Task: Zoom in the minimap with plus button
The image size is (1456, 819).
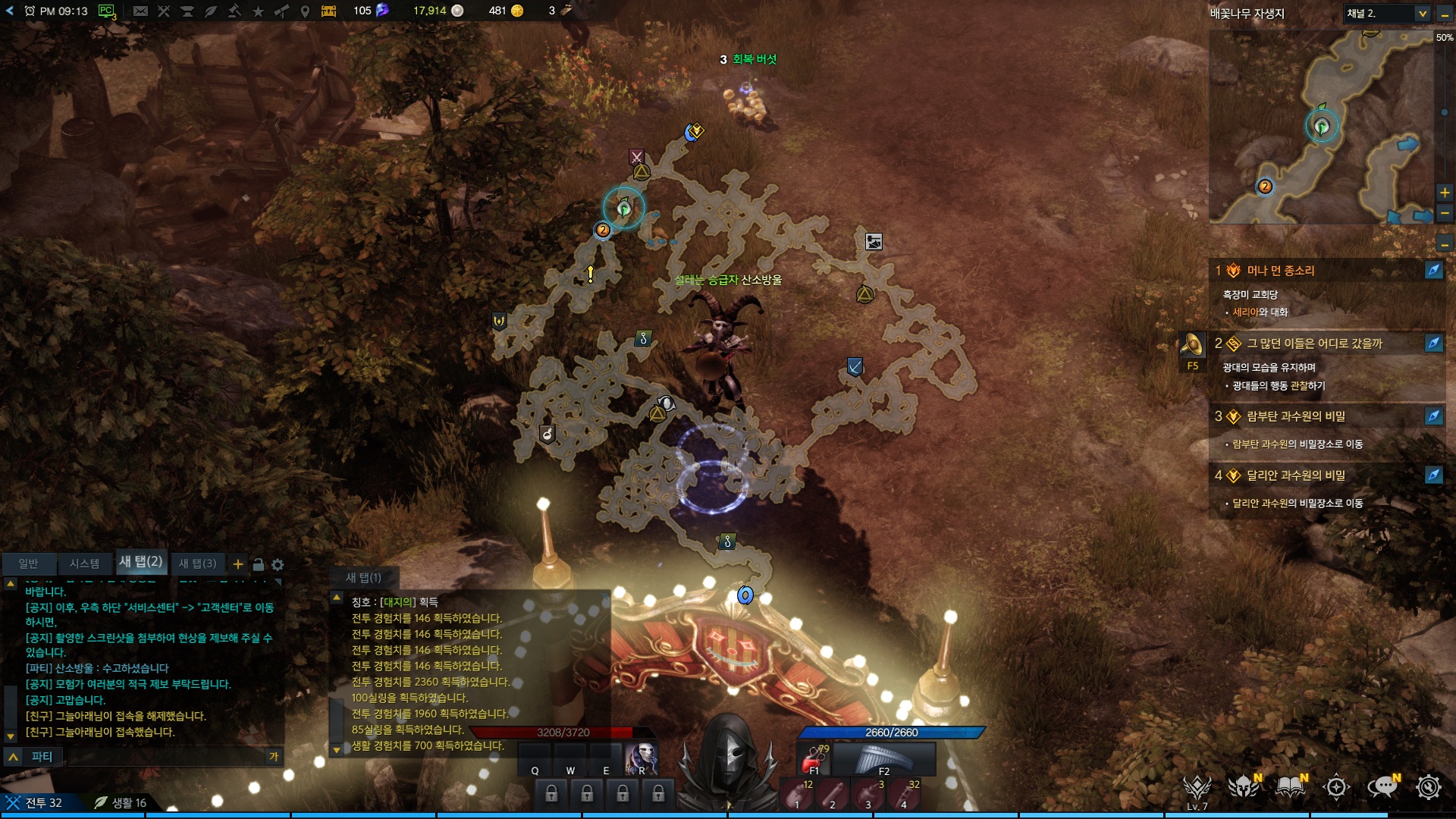Action: click(1445, 193)
